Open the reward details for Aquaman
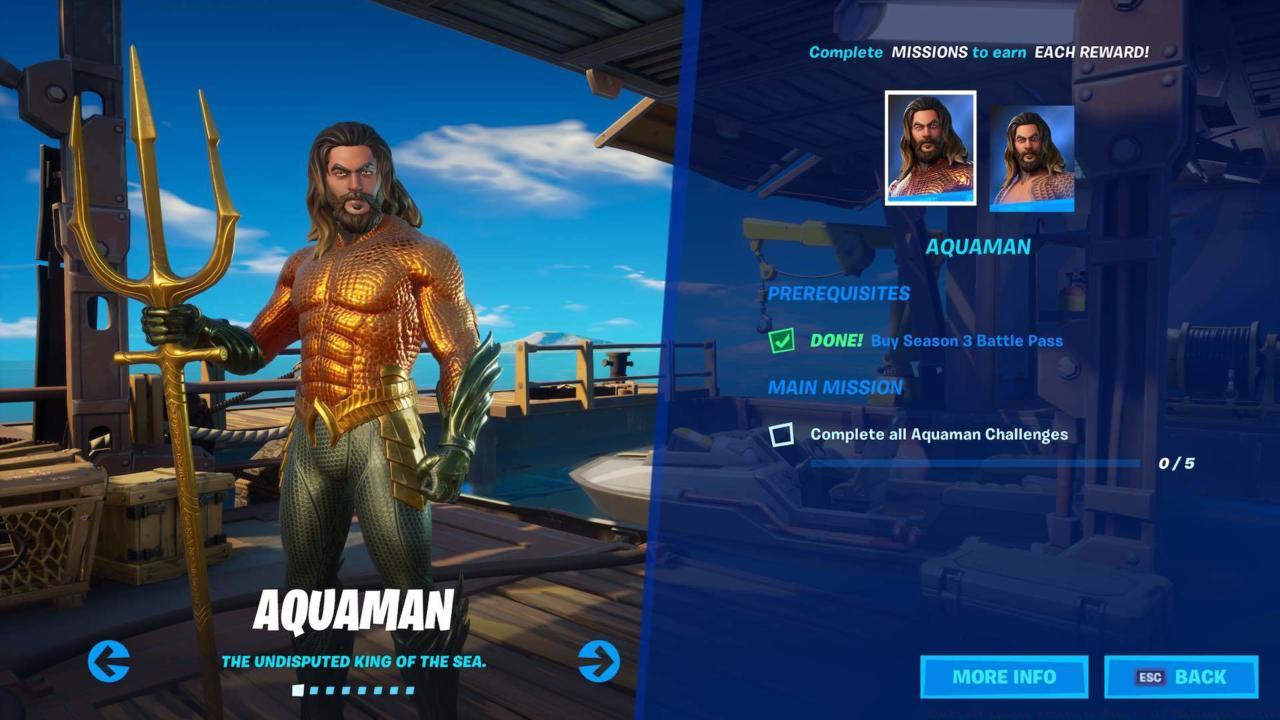Viewport: 1280px width, 720px height. click(x=1003, y=677)
